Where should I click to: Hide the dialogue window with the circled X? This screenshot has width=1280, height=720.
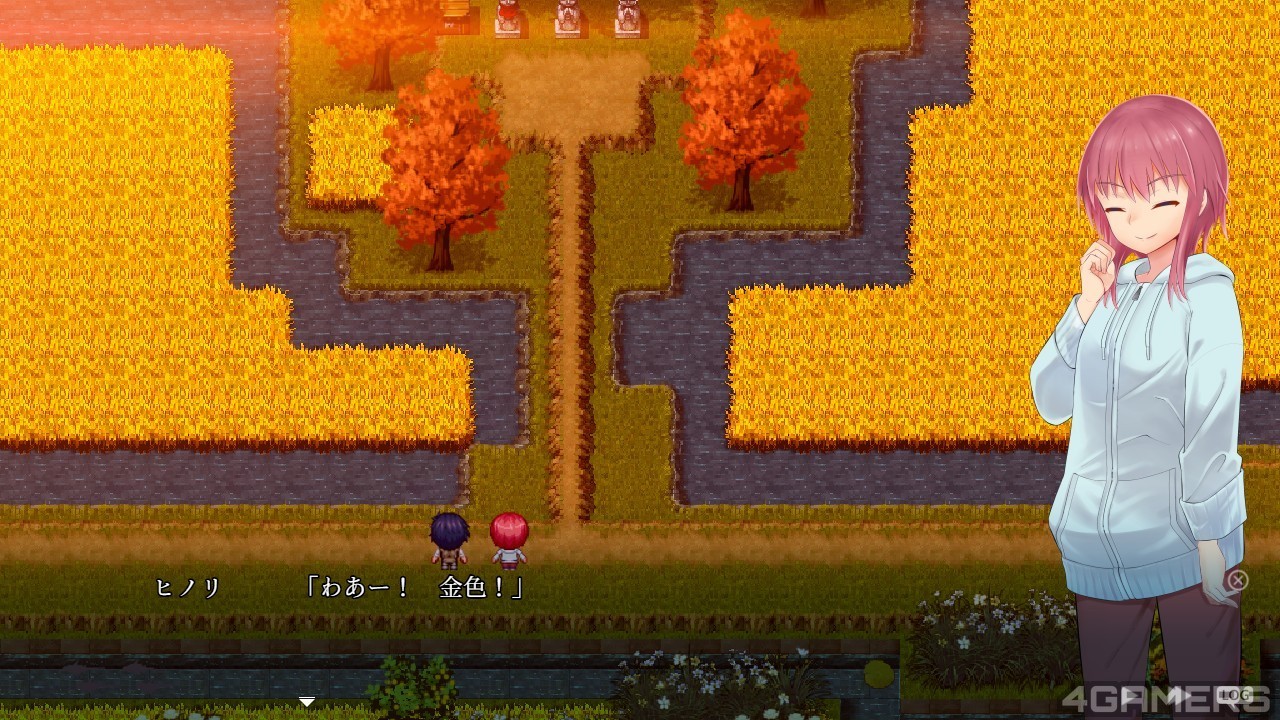tap(1238, 580)
